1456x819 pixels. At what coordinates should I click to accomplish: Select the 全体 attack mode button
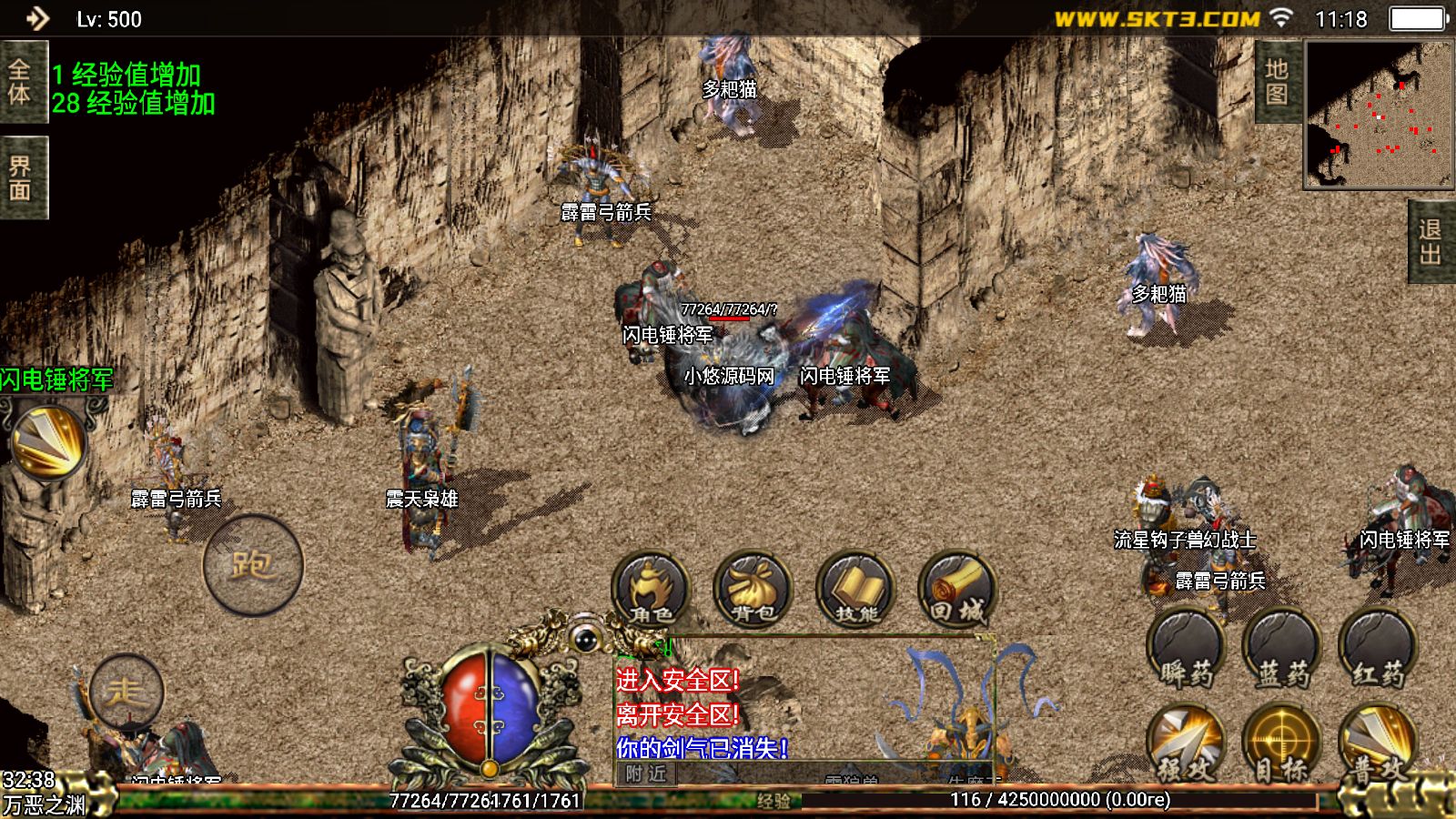22,82
